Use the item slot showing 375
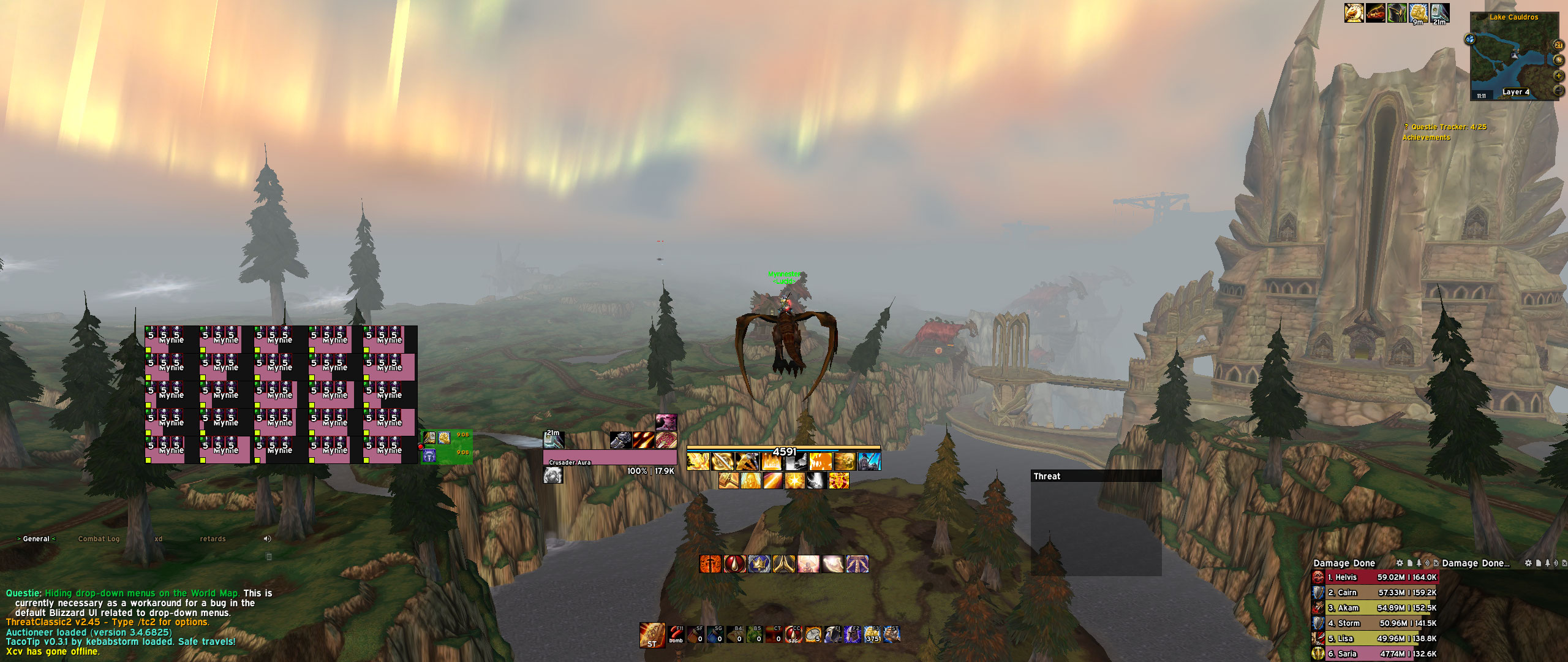The width and height of the screenshot is (1568, 662). coord(872,634)
